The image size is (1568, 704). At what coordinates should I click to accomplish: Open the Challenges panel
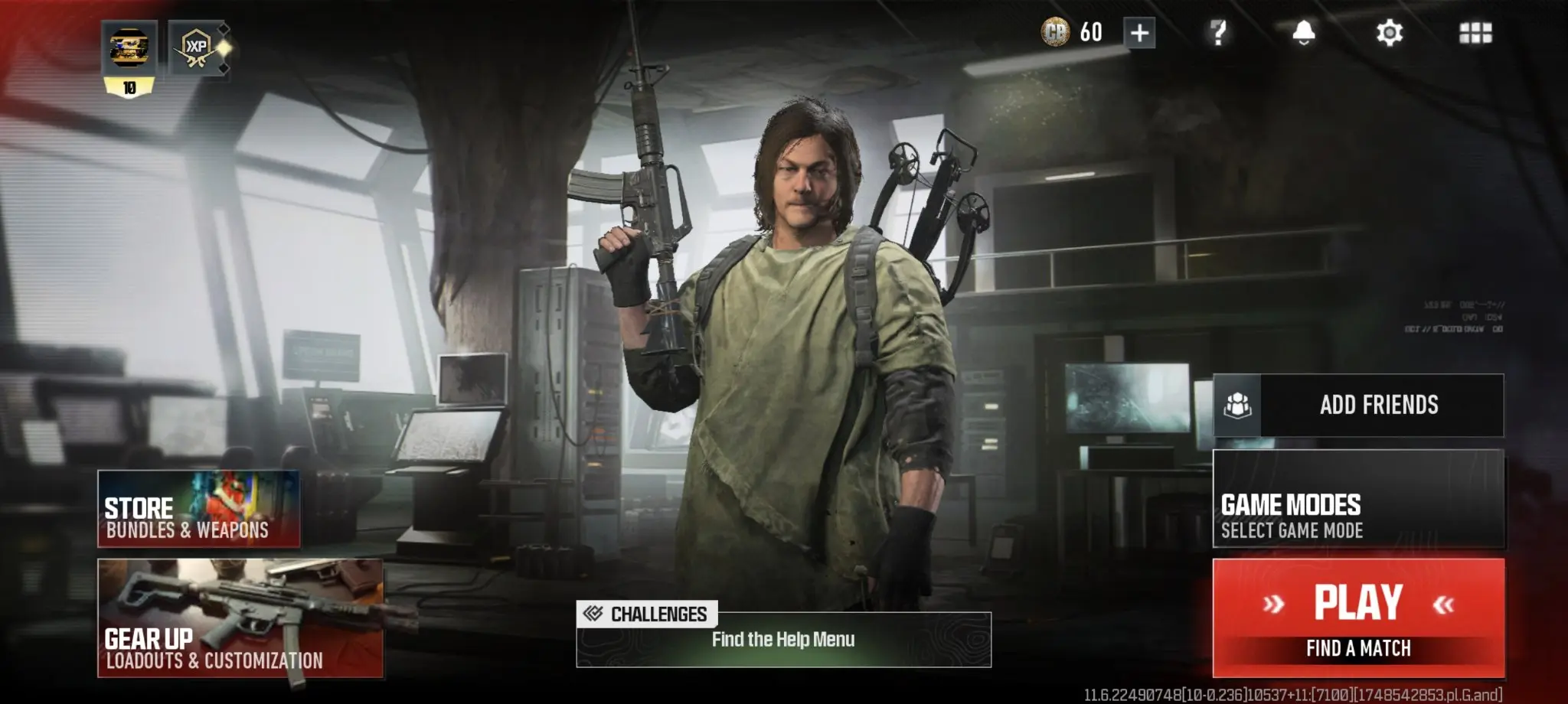point(783,635)
